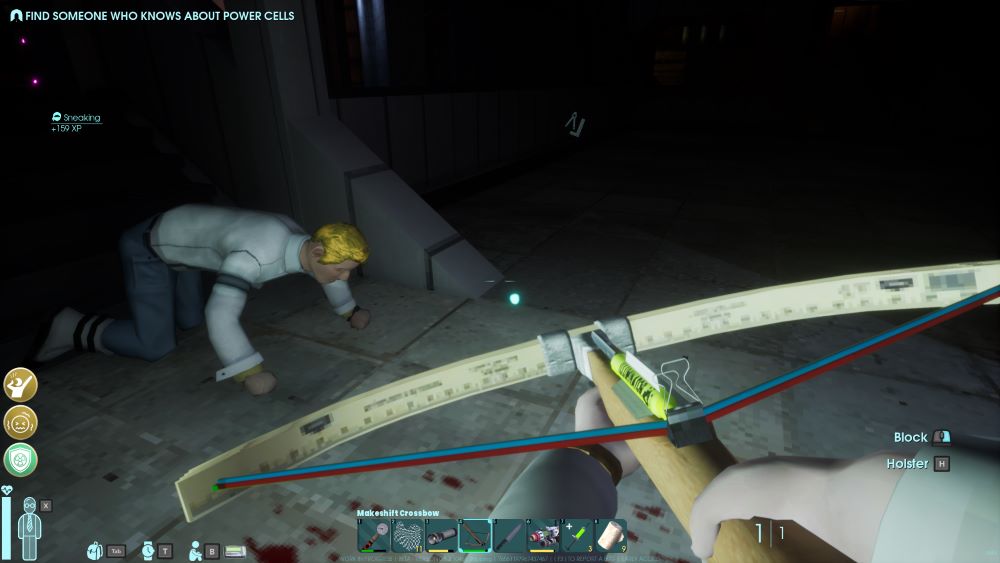The width and height of the screenshot is (1000, 563).
Task: Use the green healing syringe slot
Action: pyautogui.click(x=577, y=535)
